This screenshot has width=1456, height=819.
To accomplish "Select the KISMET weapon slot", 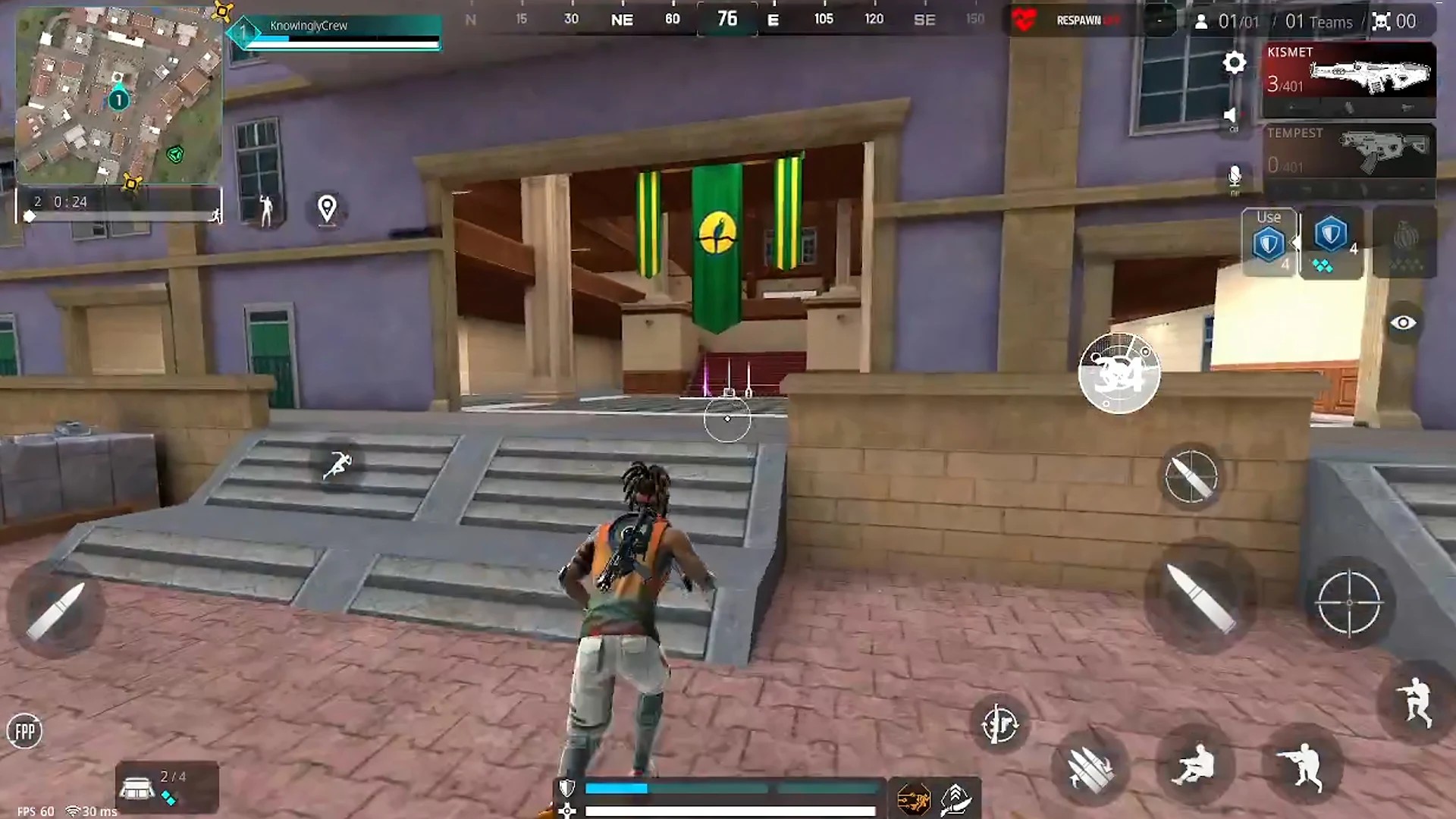I will (1350, 76).
